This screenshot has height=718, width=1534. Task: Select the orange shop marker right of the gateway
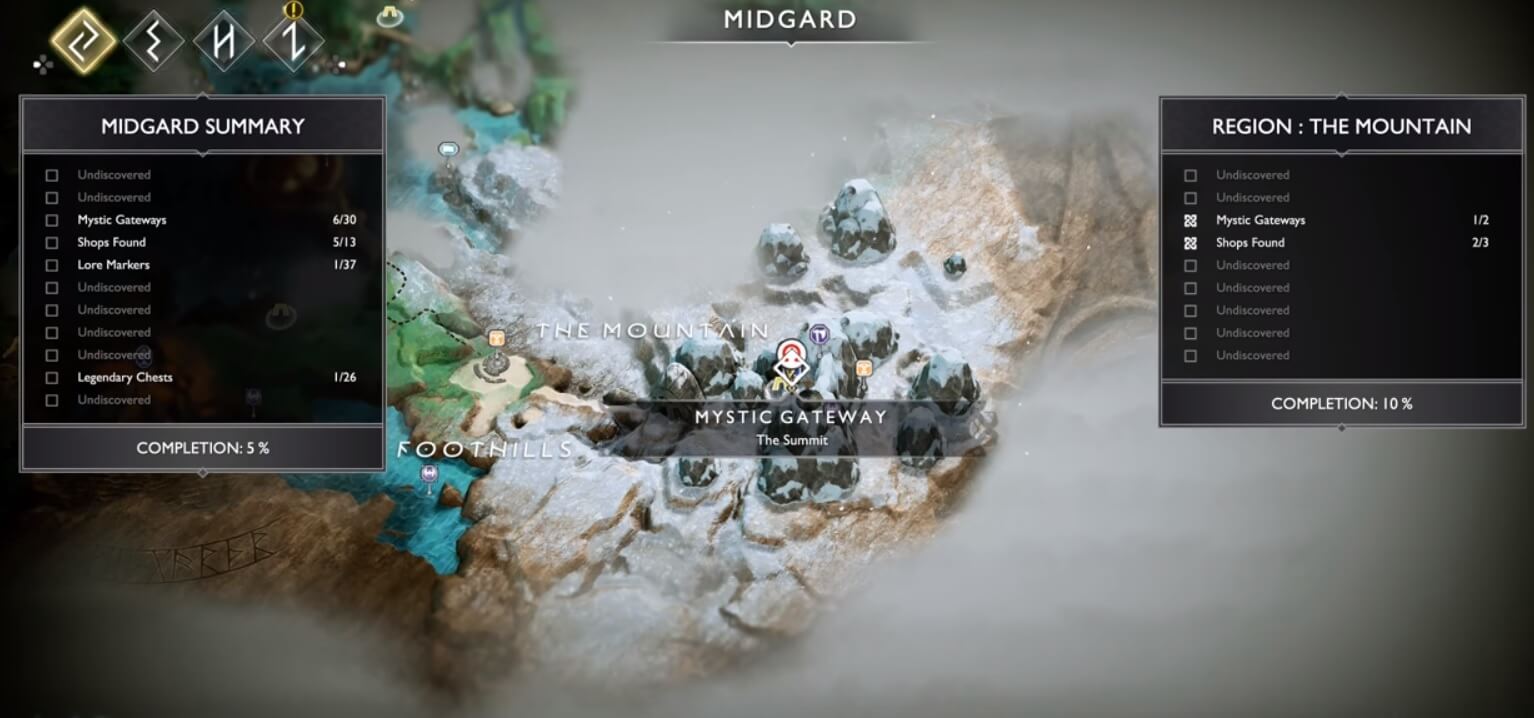click(864, 369)
